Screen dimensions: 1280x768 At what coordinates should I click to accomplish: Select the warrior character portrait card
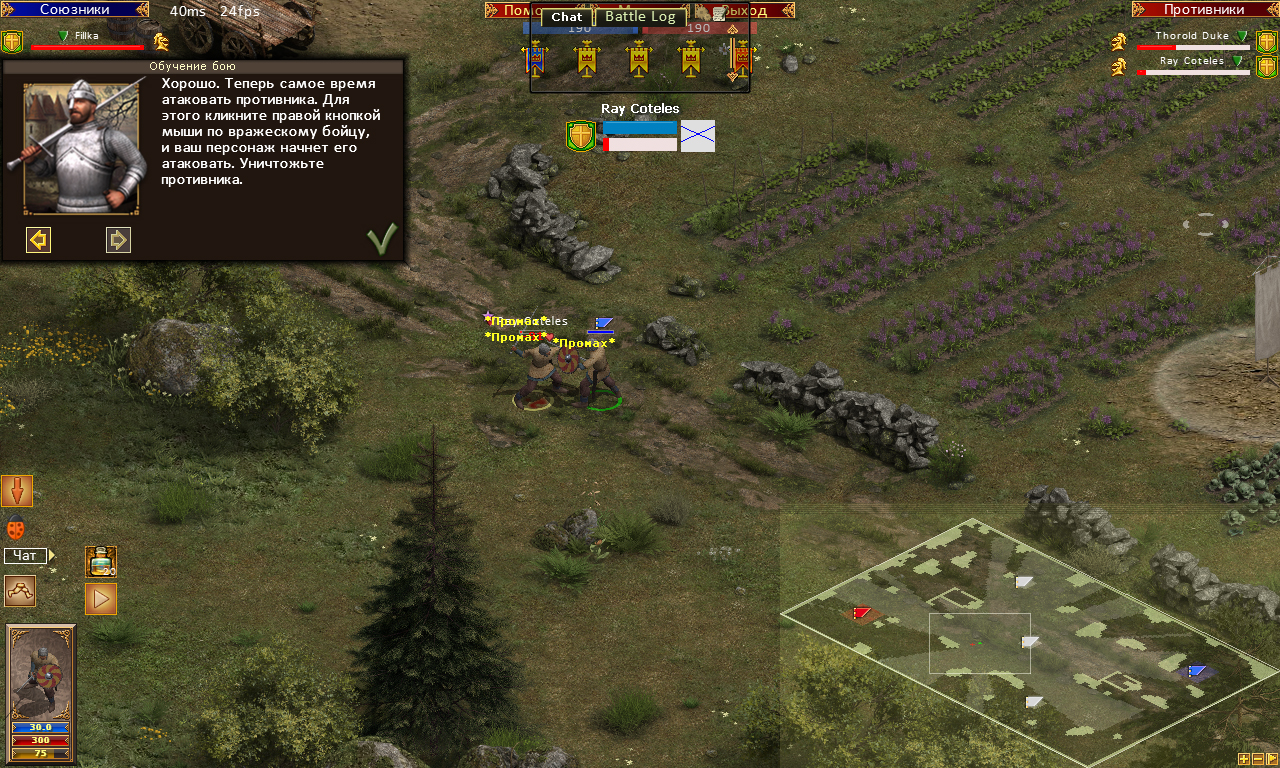point(41,672)
